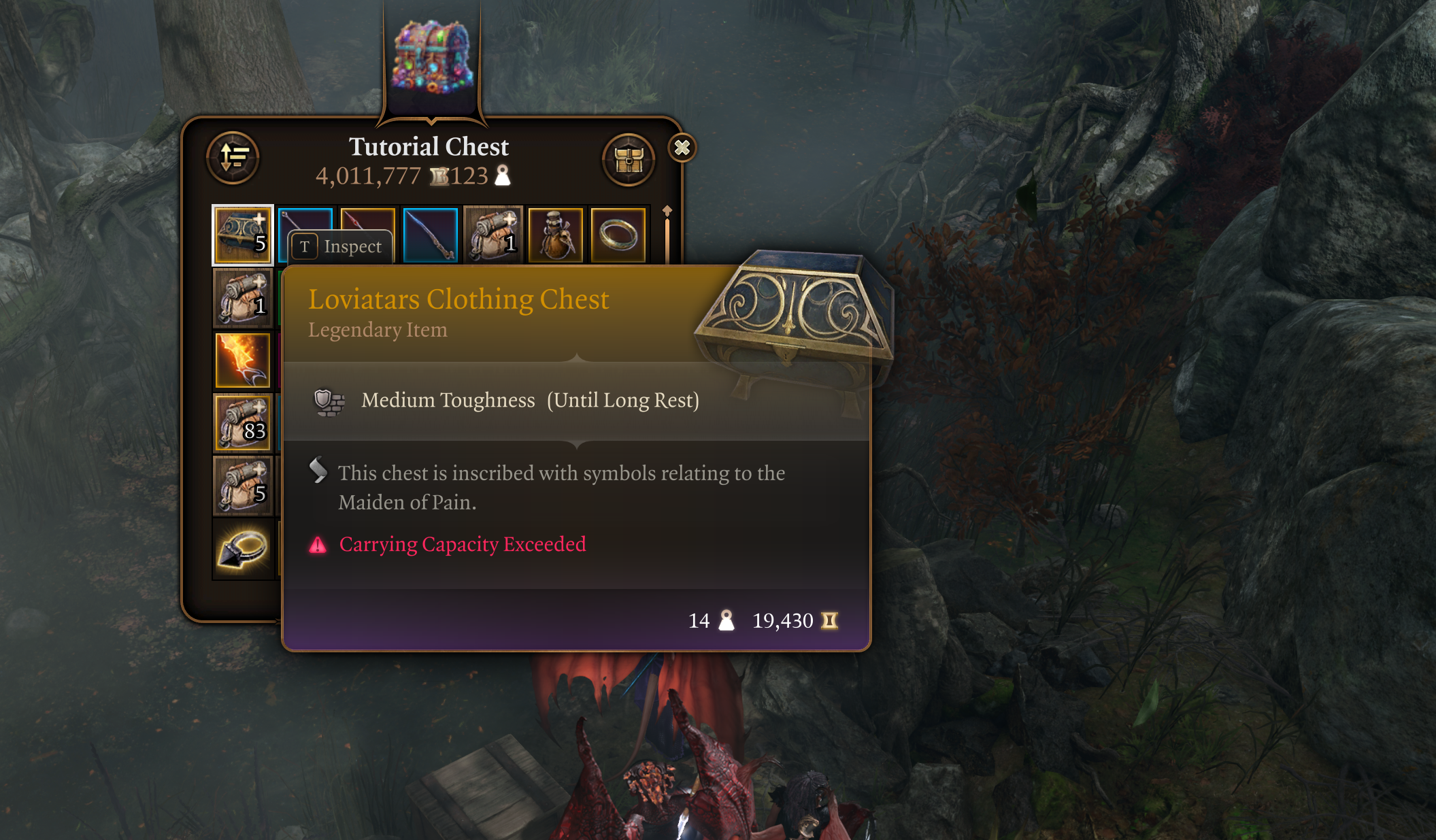Close the Tutorial Chest window

click(682, 148)
